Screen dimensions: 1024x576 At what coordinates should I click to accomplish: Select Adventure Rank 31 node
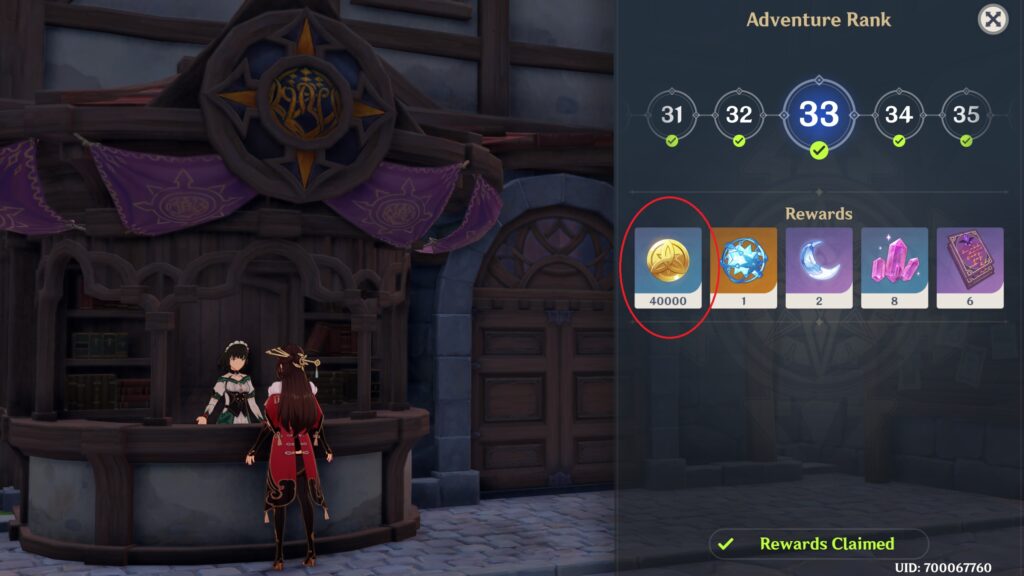tap(672, 115)
